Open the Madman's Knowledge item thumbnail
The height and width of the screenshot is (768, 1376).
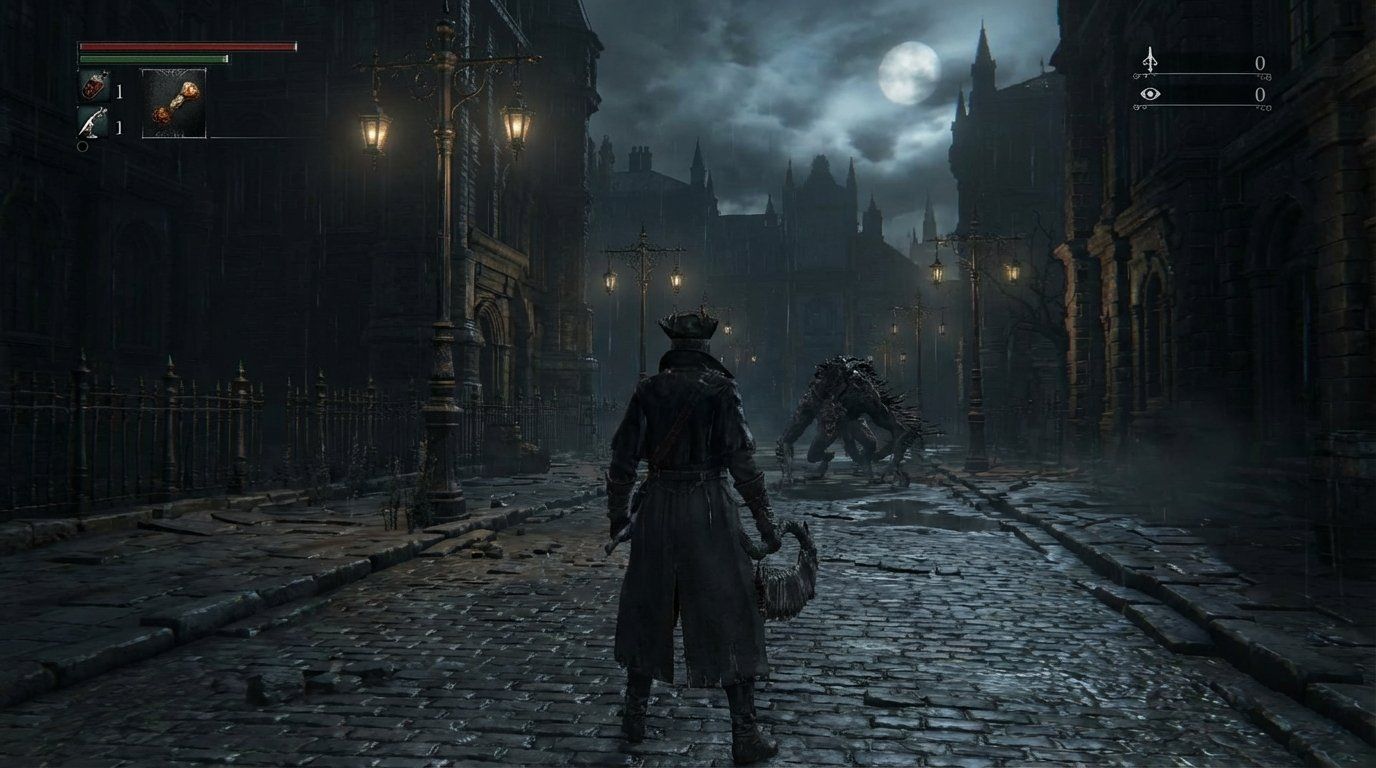click(172, 102)
